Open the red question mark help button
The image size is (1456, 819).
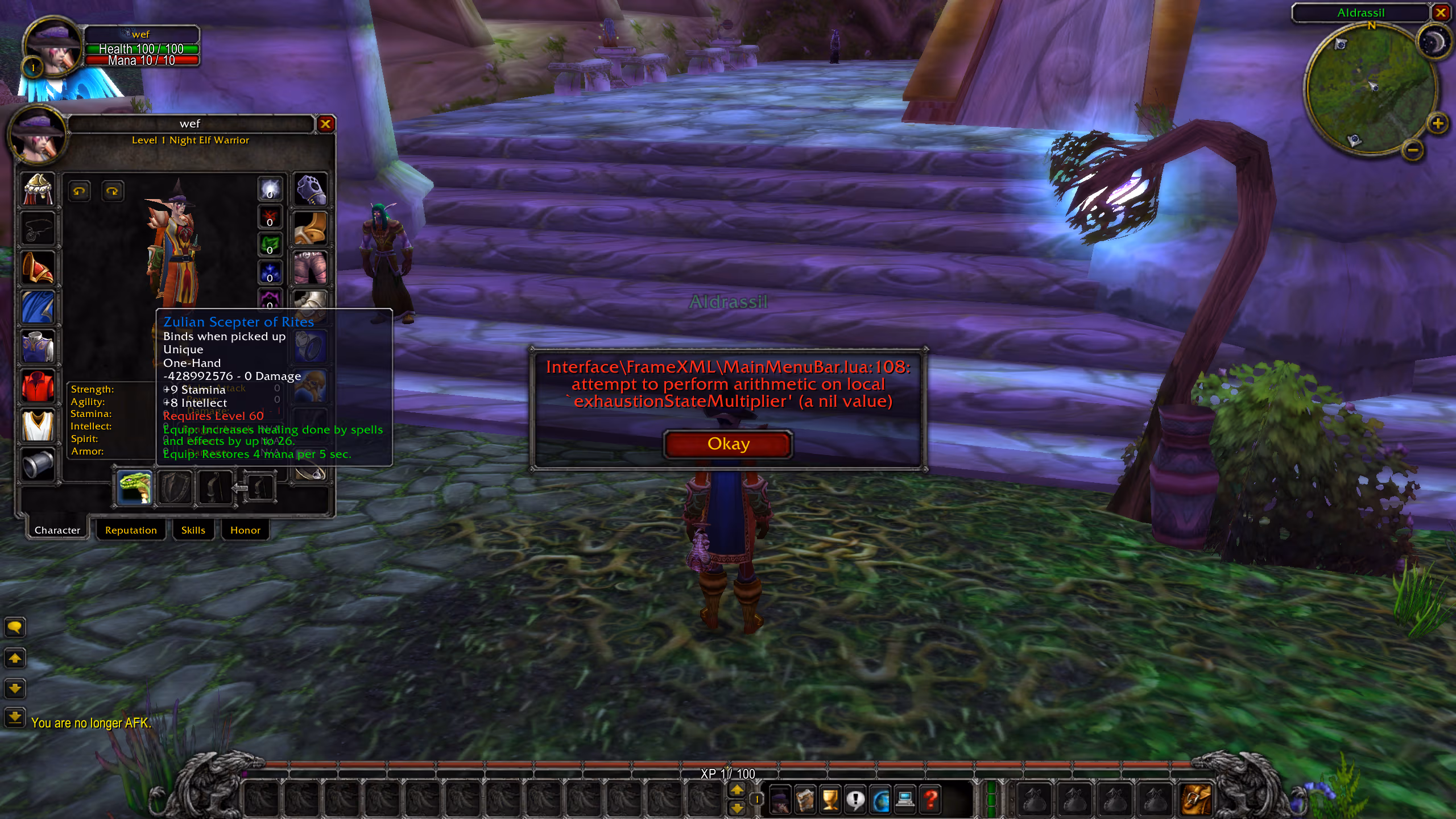[931, 800]
